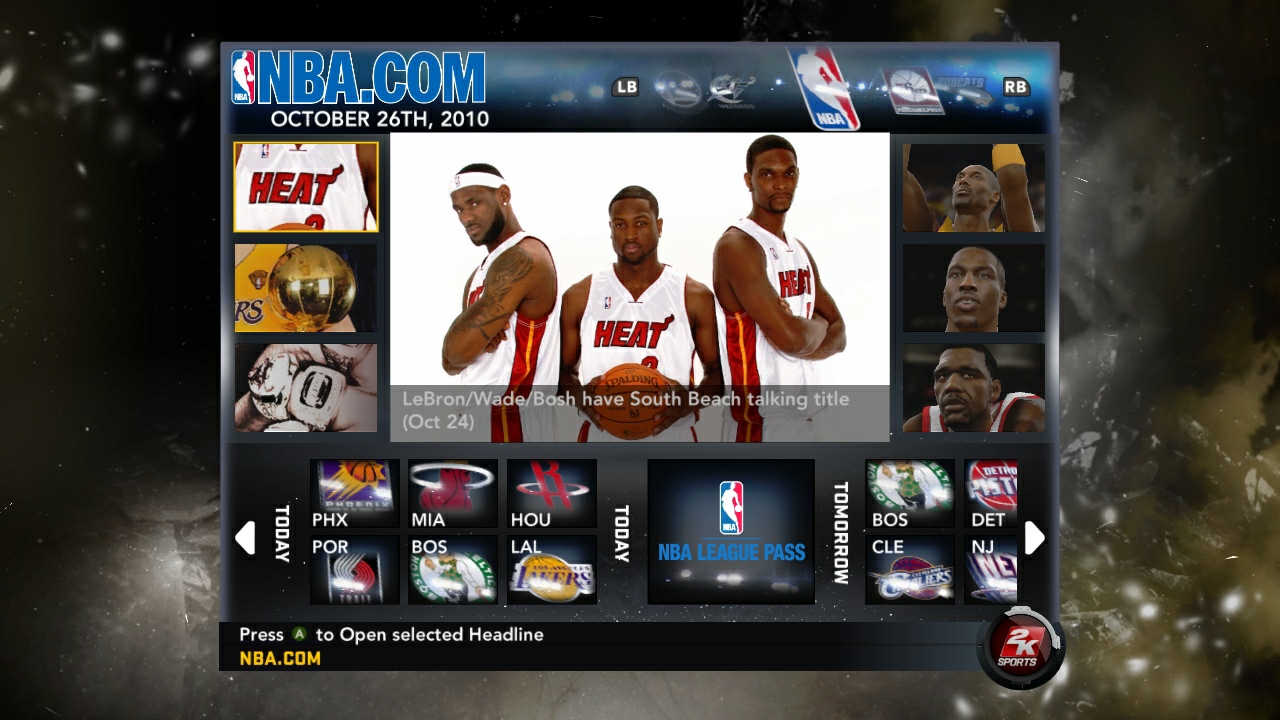
Task: Select the Detroit Pistons DET icon
Action: click(x=989, y=488)
